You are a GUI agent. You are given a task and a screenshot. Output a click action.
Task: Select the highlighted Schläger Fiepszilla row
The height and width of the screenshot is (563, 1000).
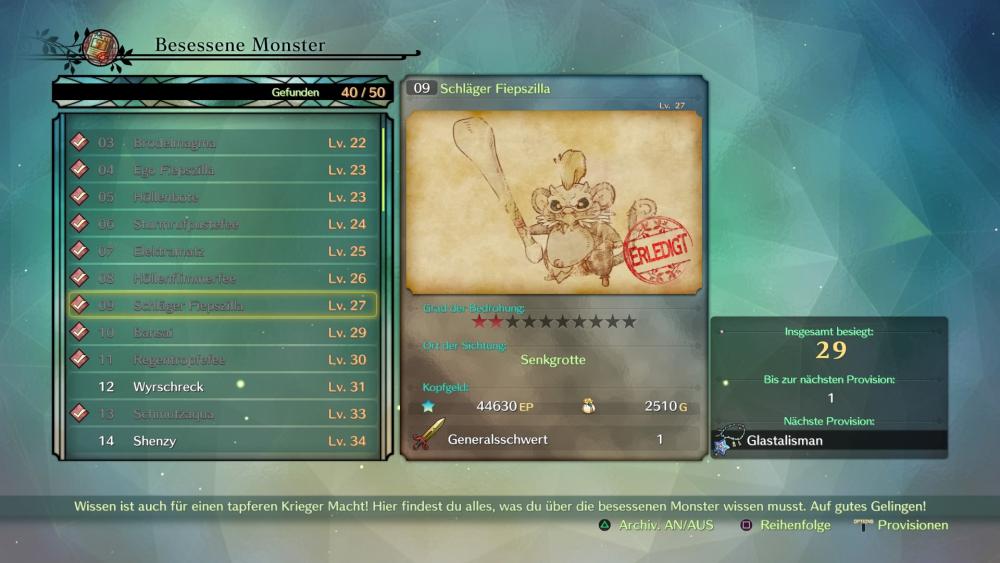[222, 305]
